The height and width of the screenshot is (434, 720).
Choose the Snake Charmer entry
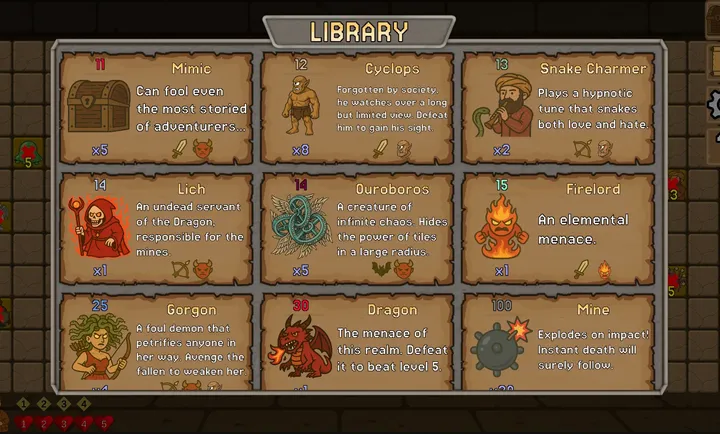558,108
